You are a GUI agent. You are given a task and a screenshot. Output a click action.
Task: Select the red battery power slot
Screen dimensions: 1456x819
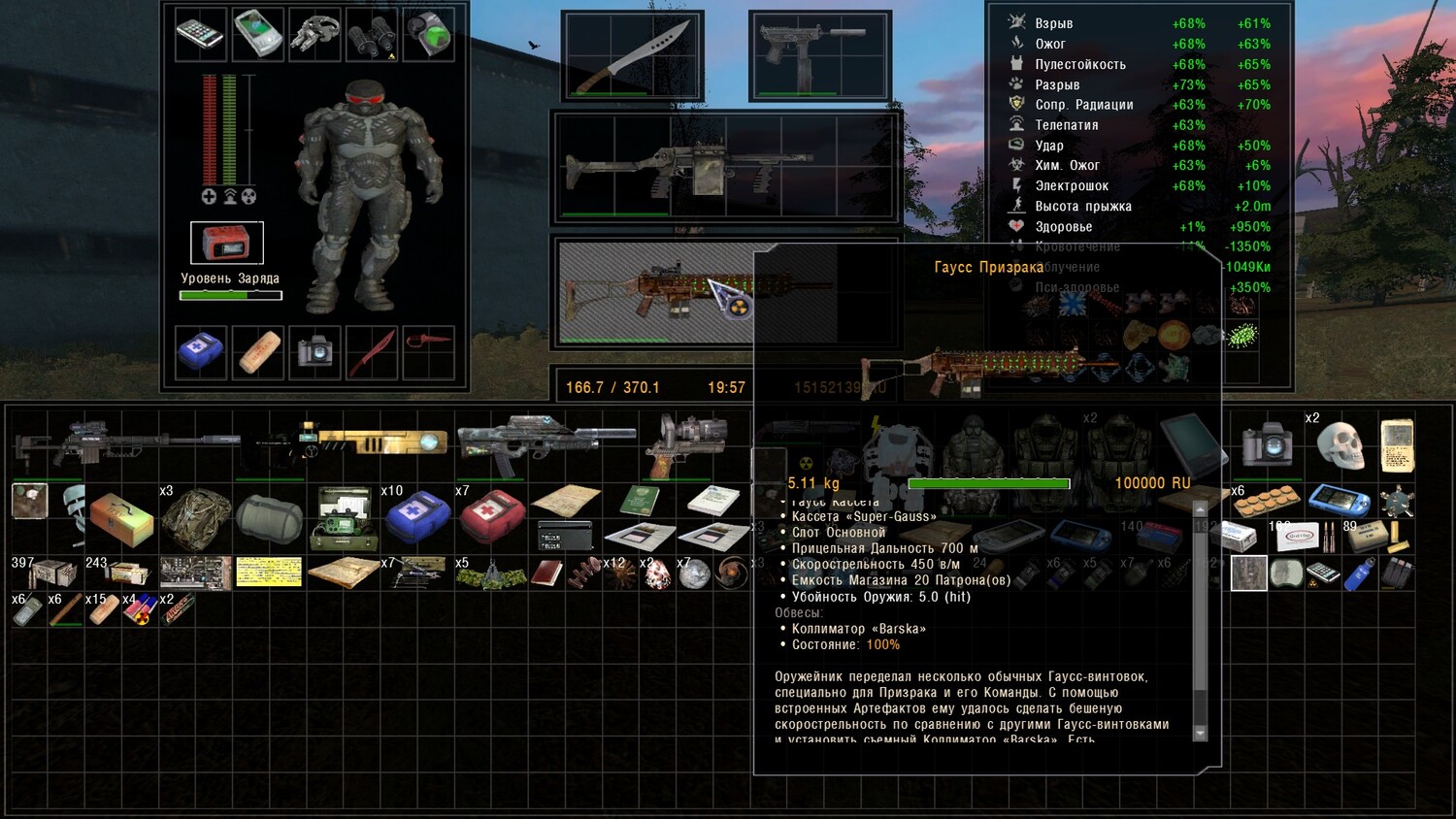coord(226,243)
